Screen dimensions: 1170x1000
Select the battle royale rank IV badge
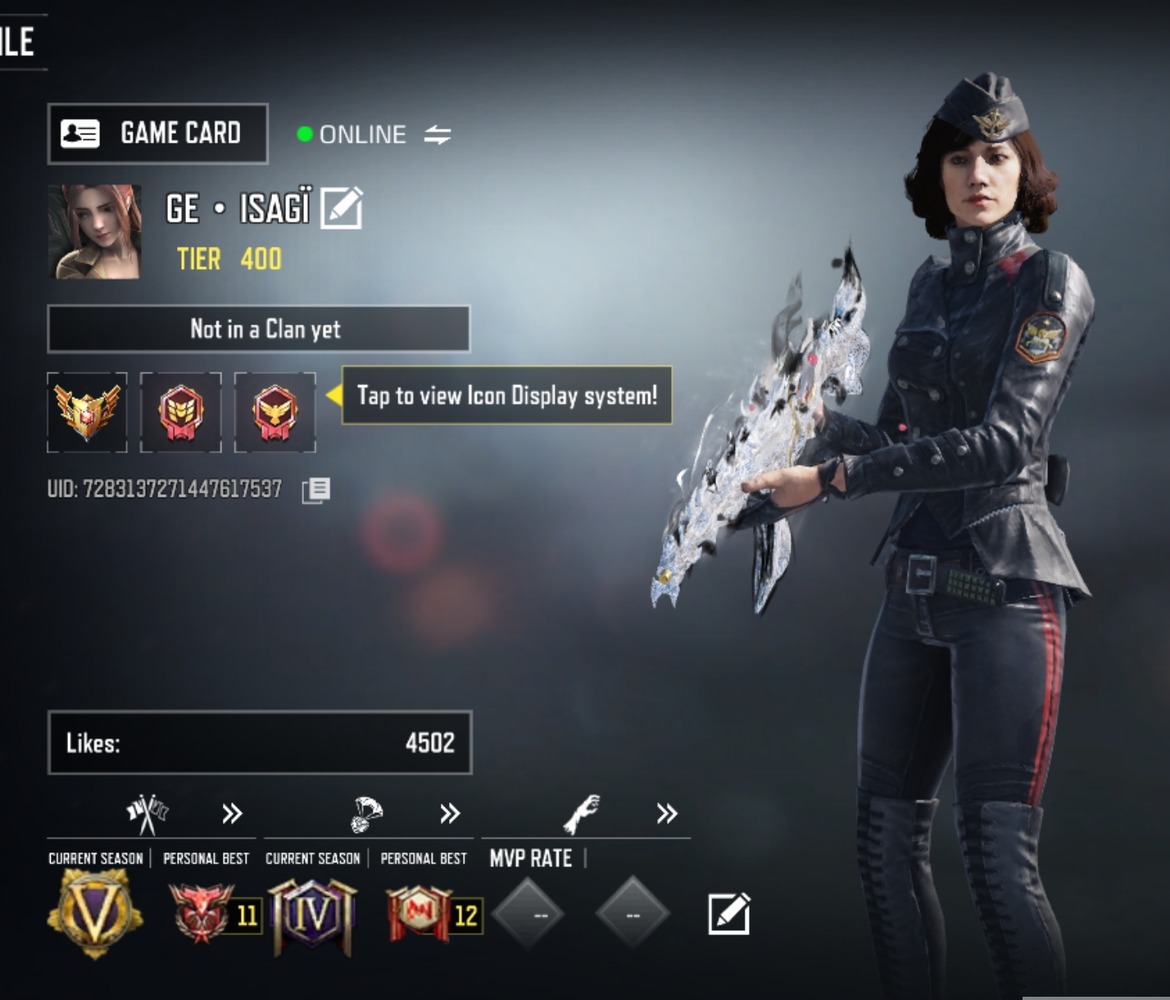(x=312, y=914)
